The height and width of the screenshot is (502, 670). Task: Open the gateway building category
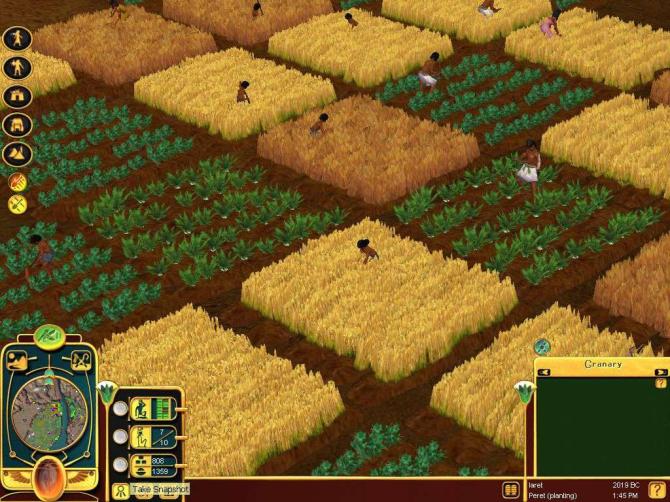coord(17,97)
